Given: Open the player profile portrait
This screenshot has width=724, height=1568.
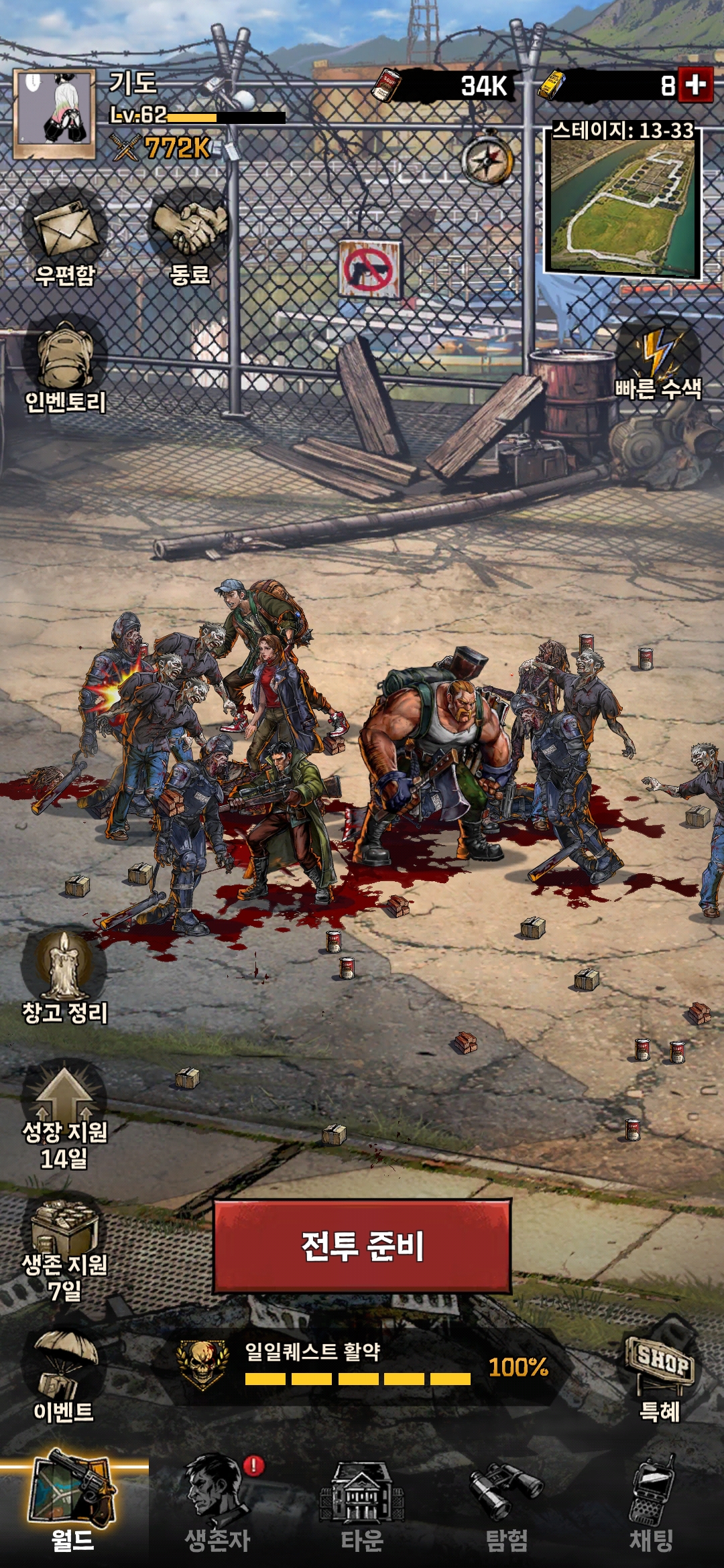Looking at the screenshot, I should [55, 113].
